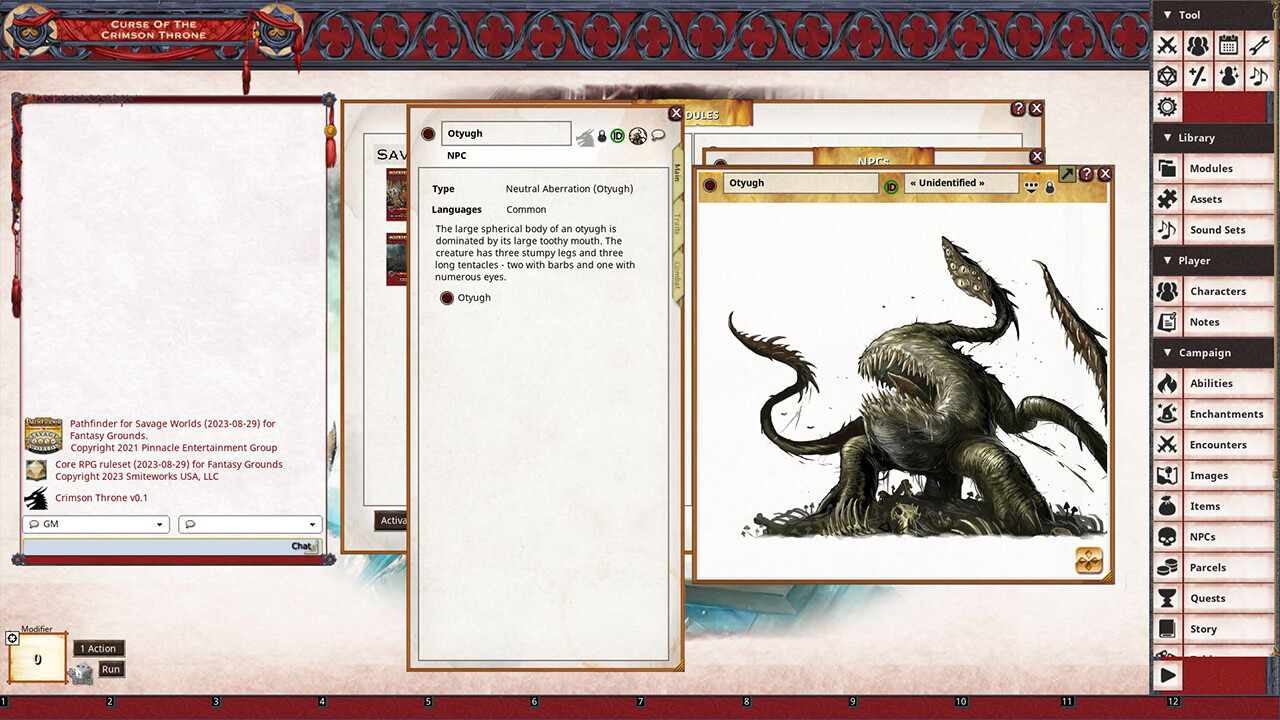The height and width of the screenshot is (720, 1280).
Task: Open the Calendar tool
Action: tap(1228, 46)
